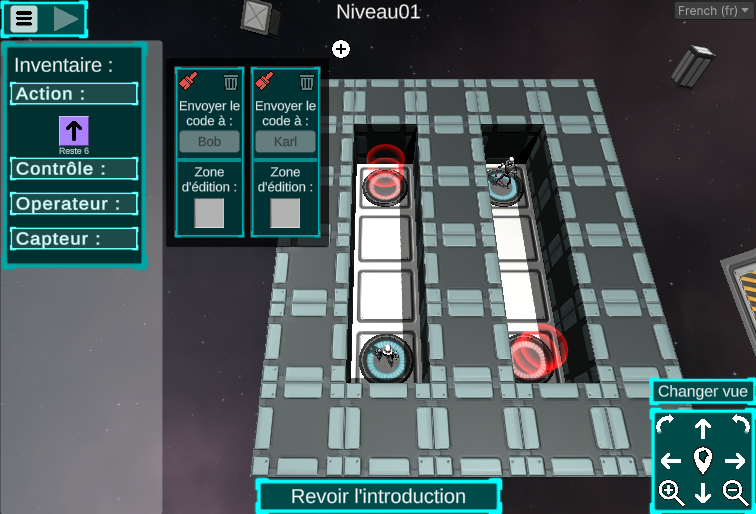
Task: Open the hamburger menu
Action: click(x=24, y=18)
